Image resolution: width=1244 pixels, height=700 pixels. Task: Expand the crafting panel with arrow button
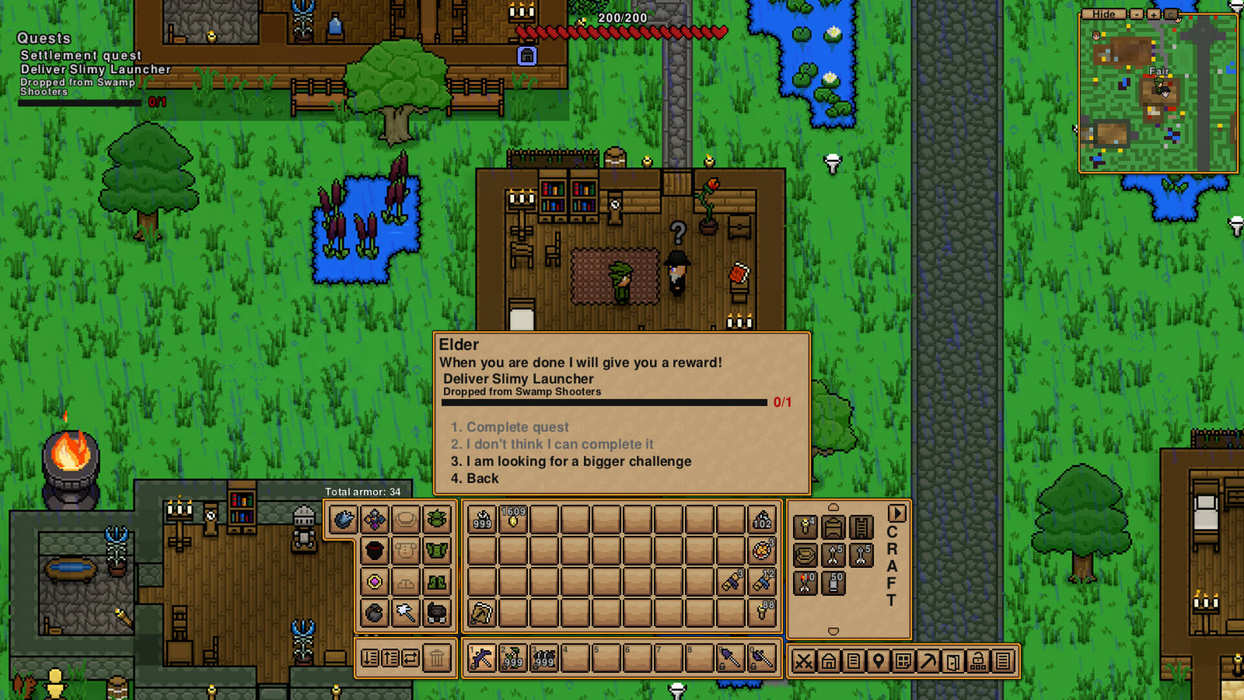896,513
